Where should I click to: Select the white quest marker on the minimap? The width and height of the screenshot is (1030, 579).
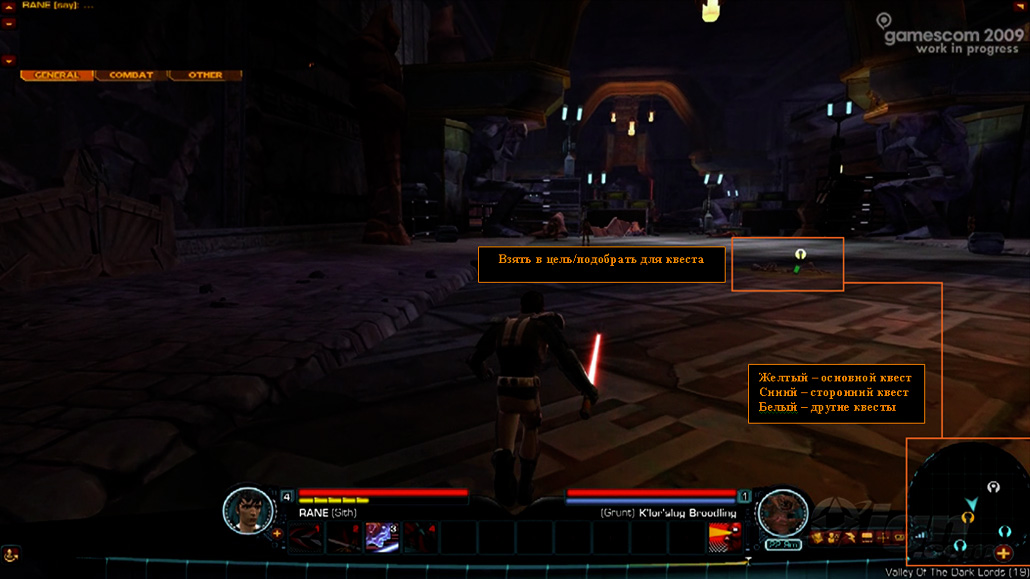[x=993, y=487]
